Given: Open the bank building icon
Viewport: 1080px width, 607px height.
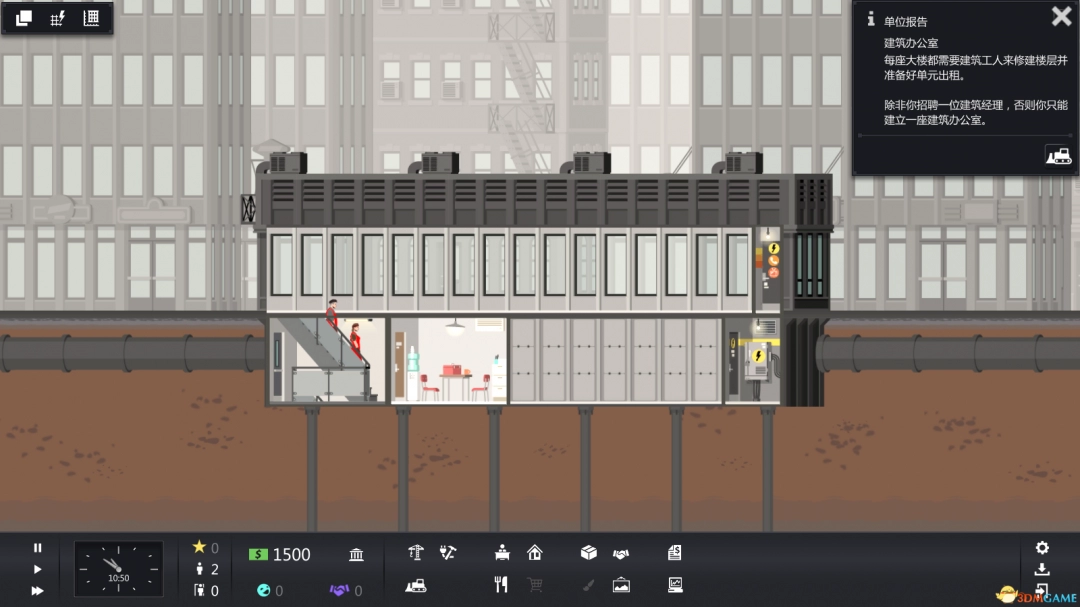Looking at the screenshot, I should tap(356, 554).
